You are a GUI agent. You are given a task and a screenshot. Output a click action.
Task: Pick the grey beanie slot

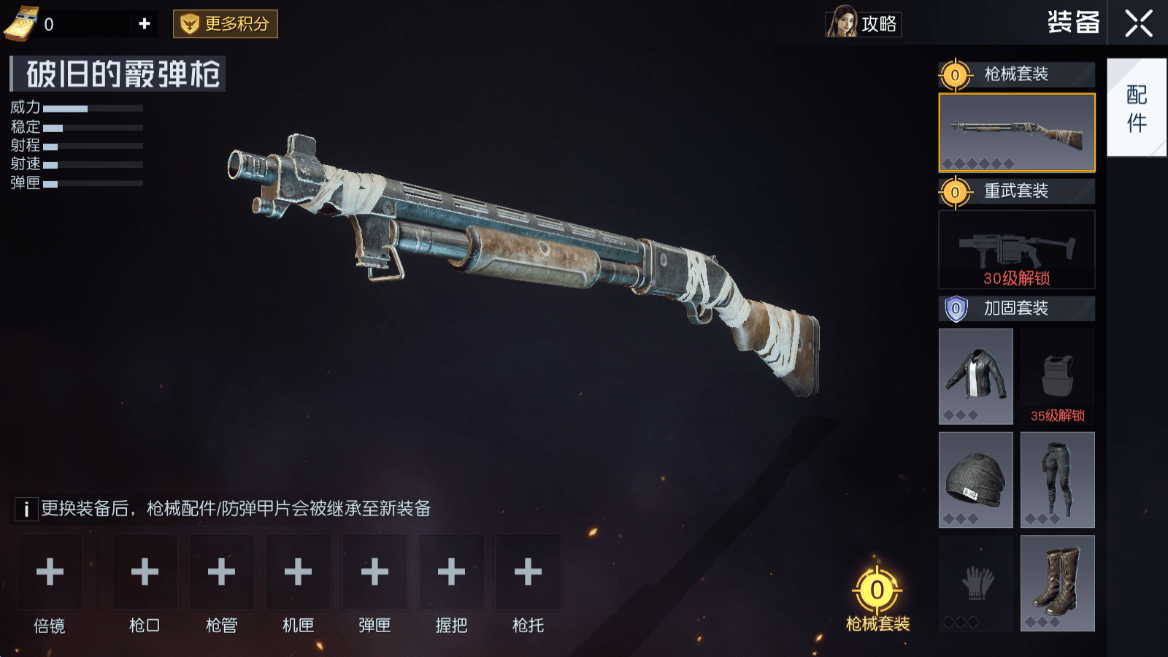(976, 480)
